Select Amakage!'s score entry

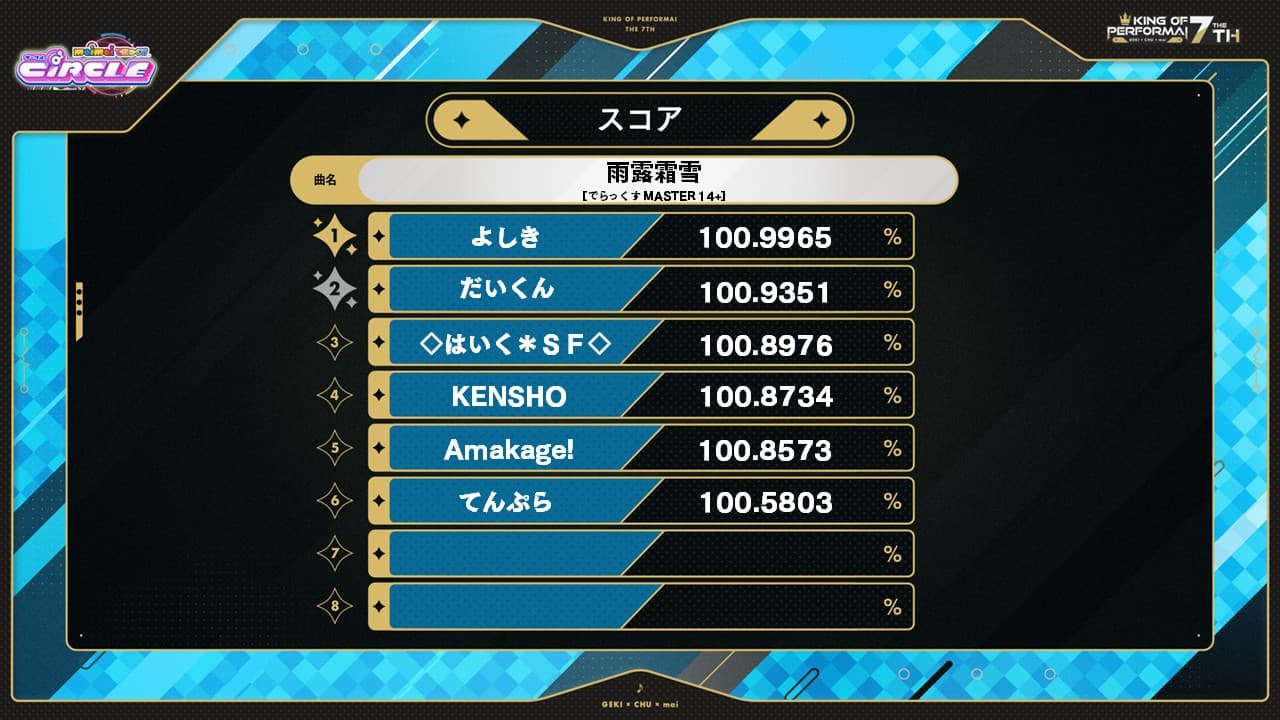click(765, 448)
